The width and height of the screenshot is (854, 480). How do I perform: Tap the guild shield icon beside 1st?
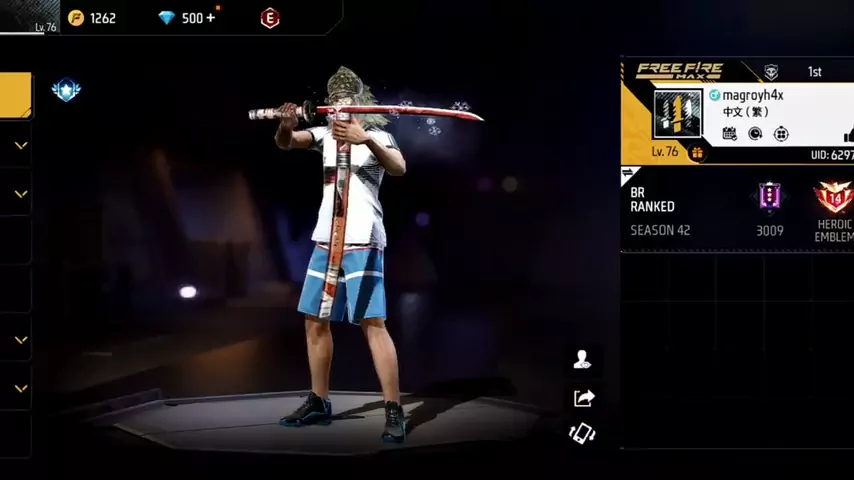click(x=771, y=72)
